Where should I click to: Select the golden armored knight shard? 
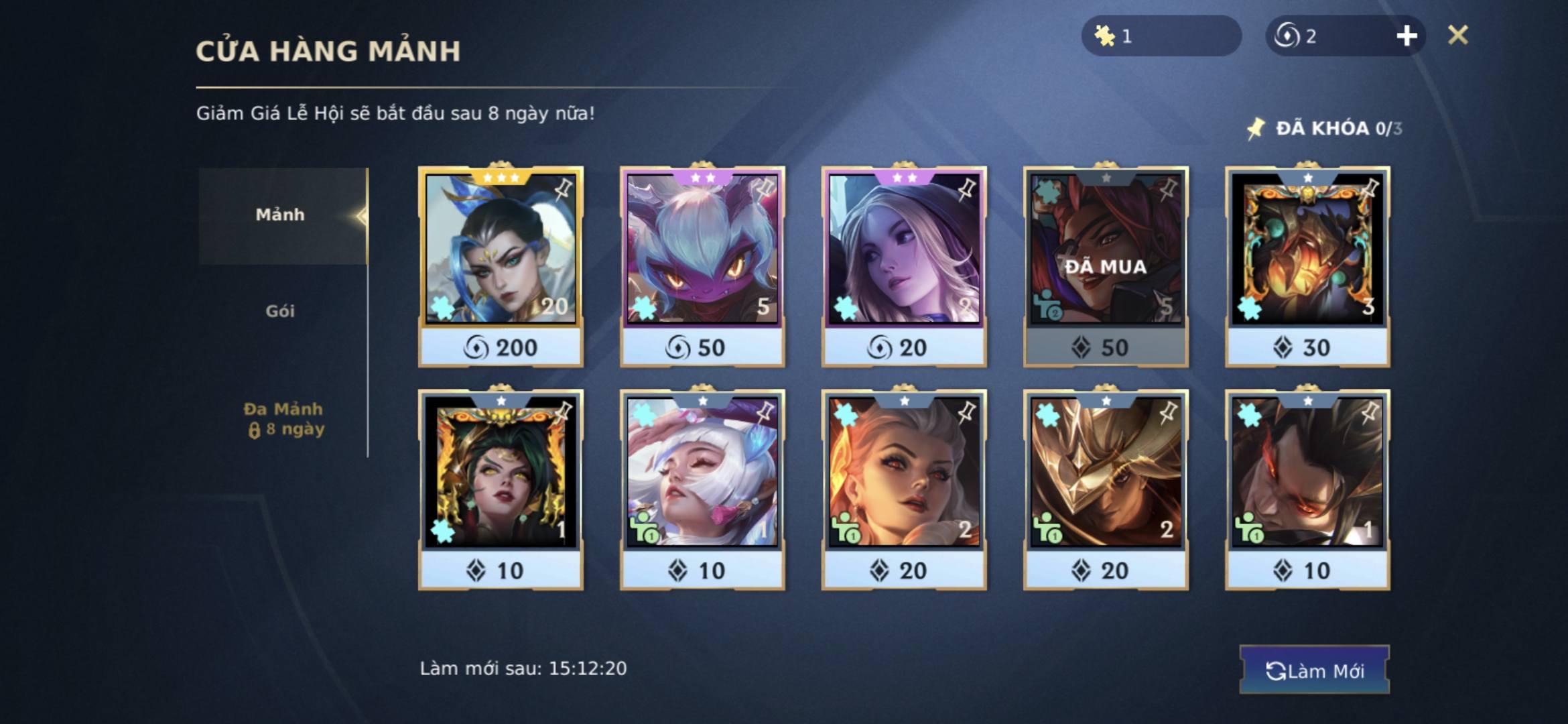[1106, 489]
